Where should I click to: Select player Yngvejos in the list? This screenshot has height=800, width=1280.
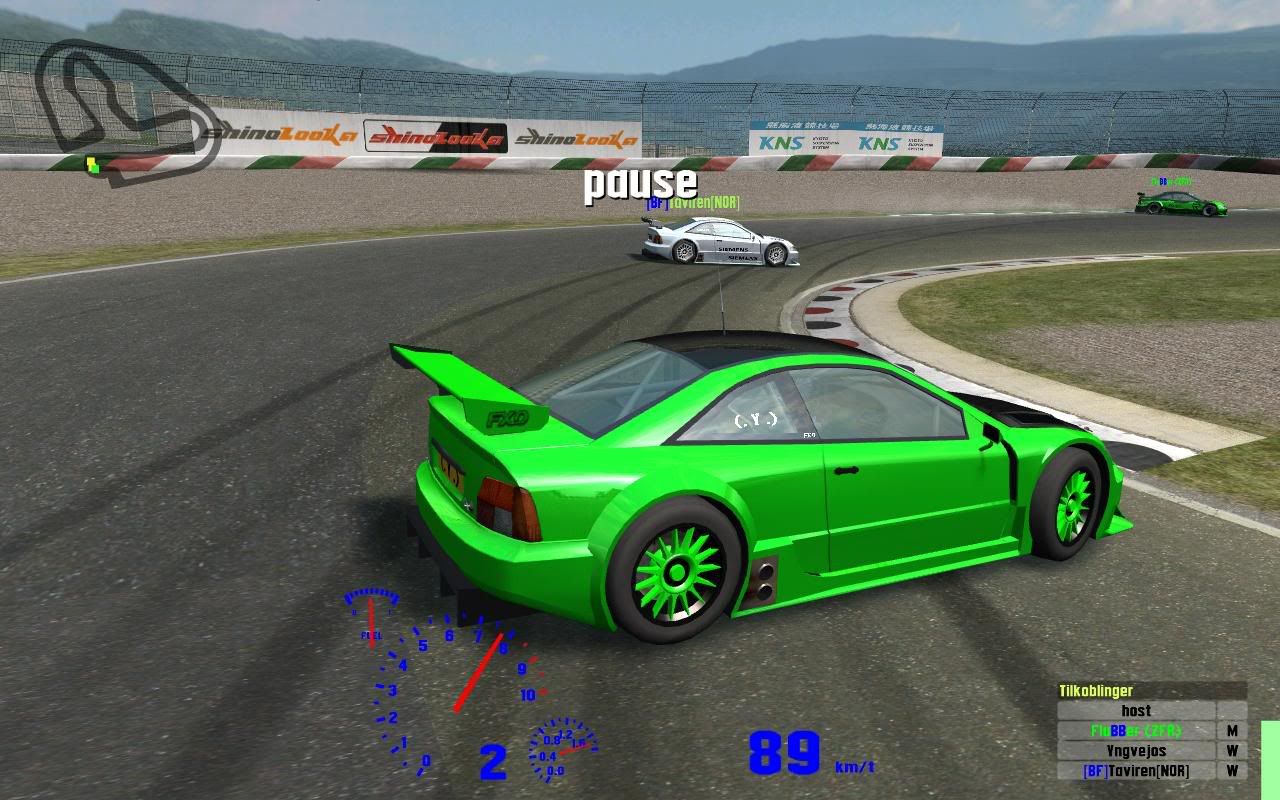coord(1136,751)
